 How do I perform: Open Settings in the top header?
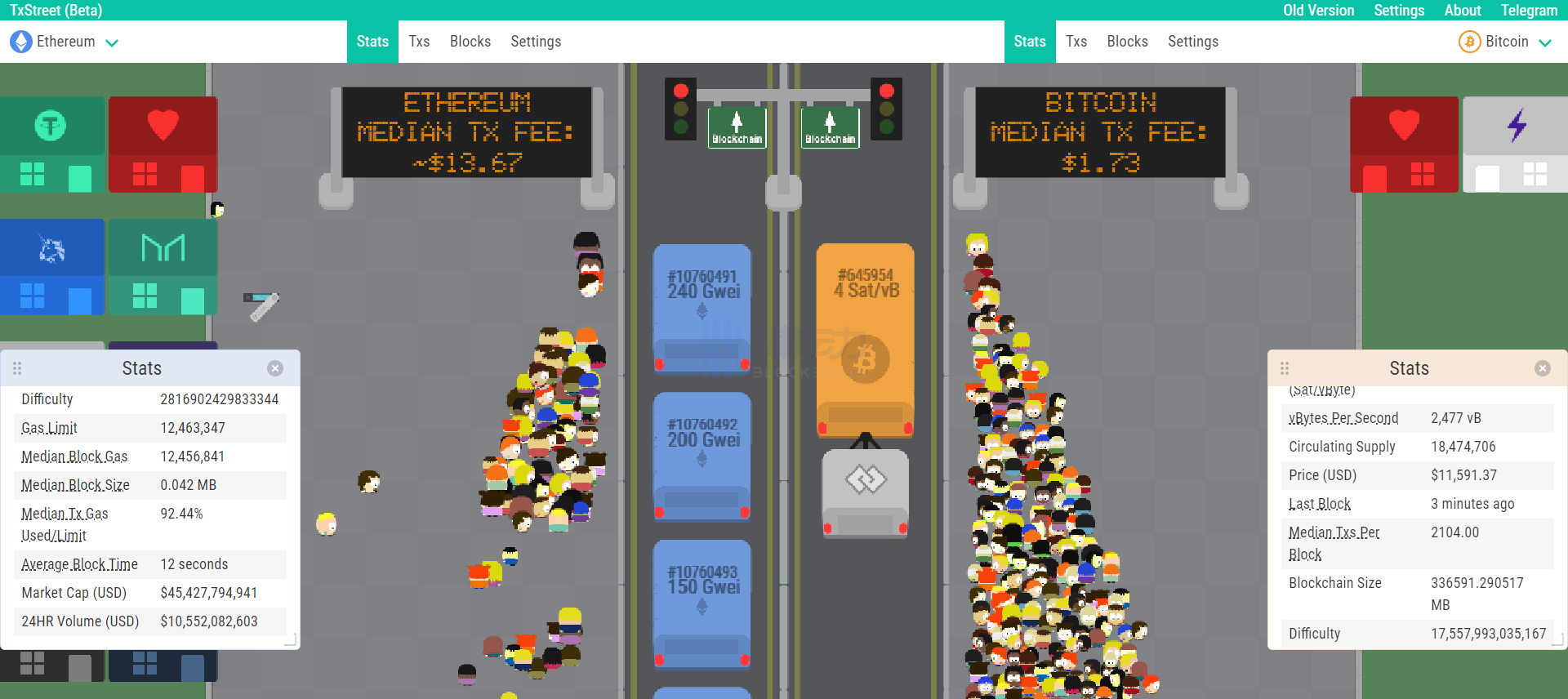pos(1399,11)
